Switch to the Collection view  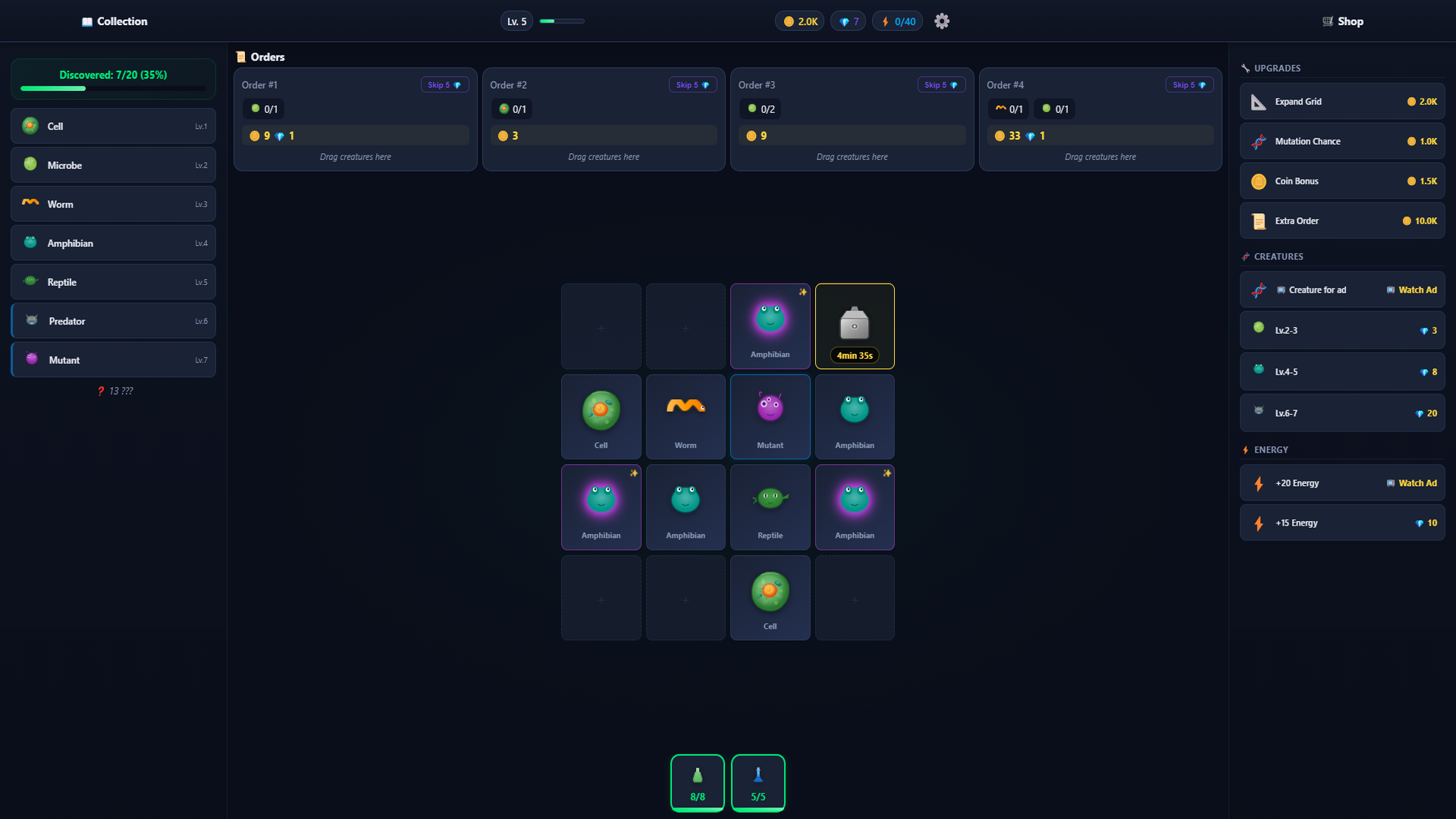[x=115, y=21]
